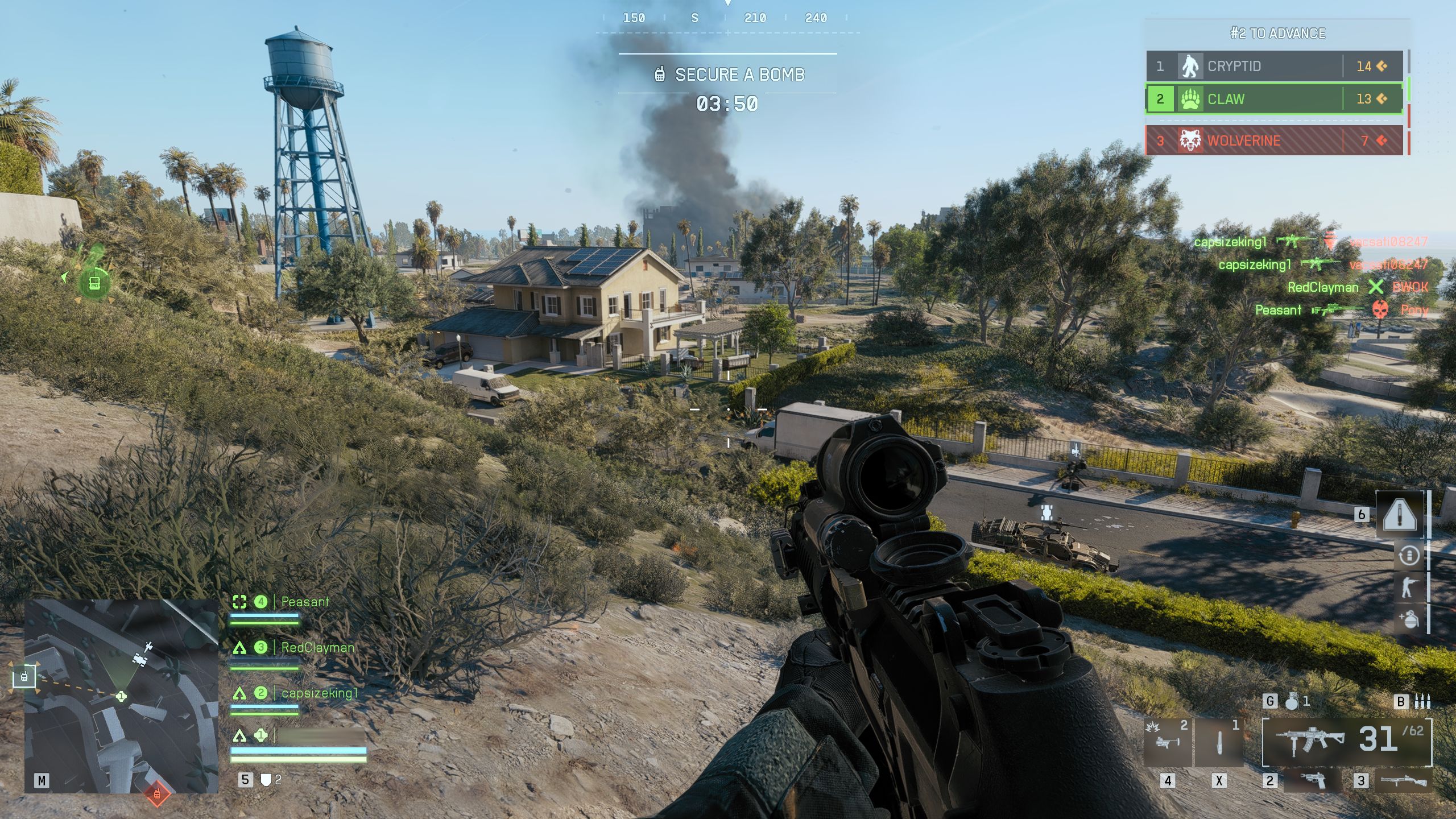Select the frag grenade icon above weapon panel

1292,702
